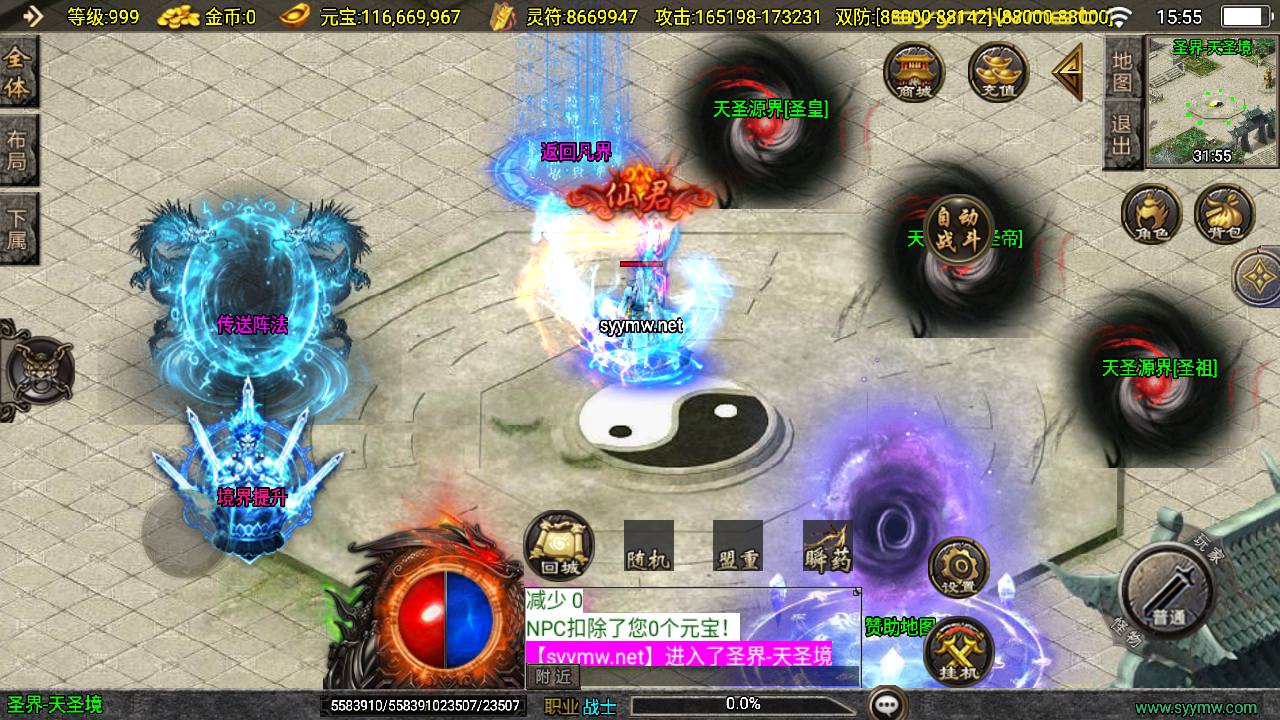
Task: Select the 盟重 teleport slot
Action: [x=738, y=547]
